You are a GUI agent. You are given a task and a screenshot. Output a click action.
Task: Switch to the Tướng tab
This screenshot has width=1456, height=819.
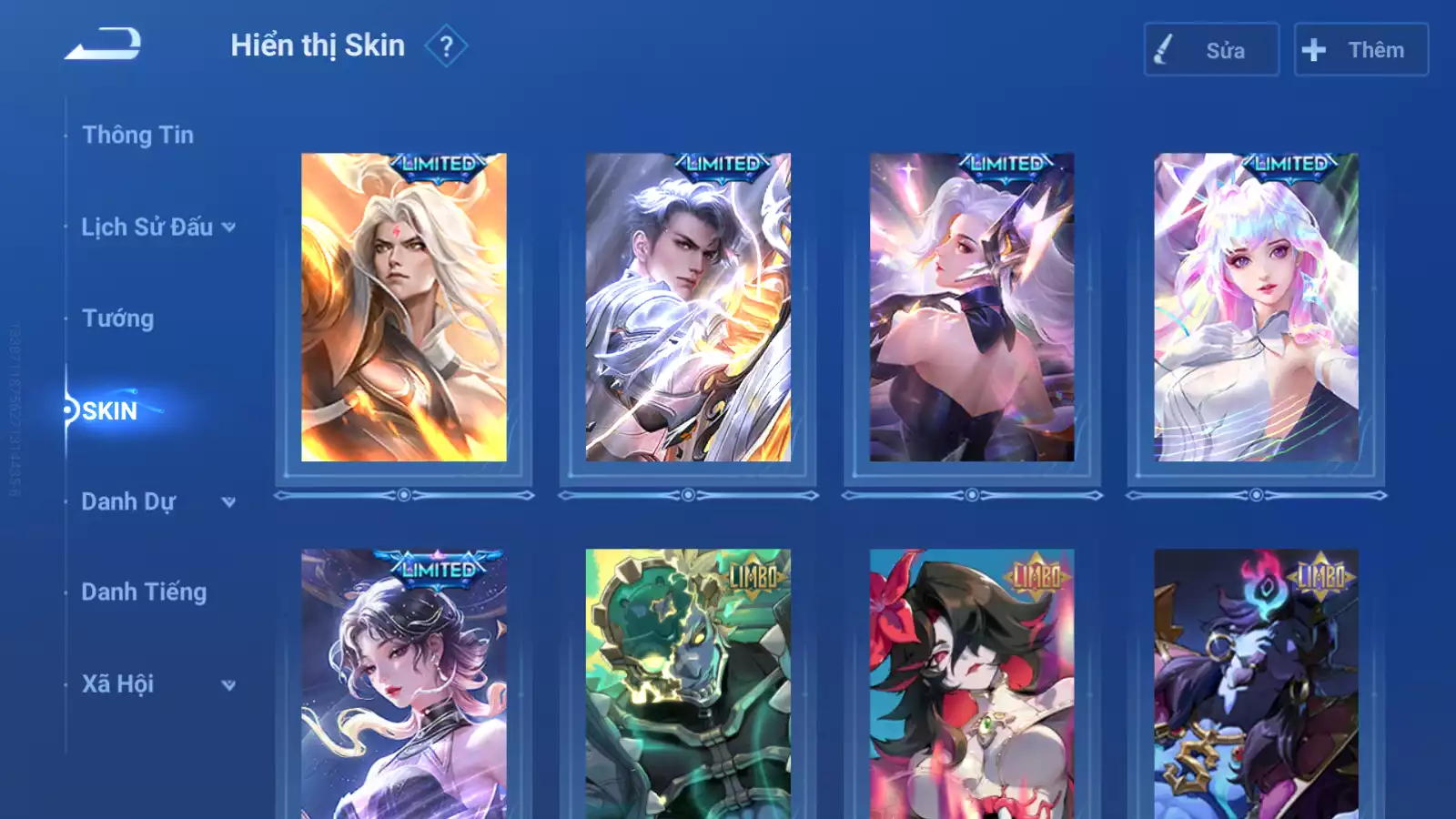coord(118,318)
